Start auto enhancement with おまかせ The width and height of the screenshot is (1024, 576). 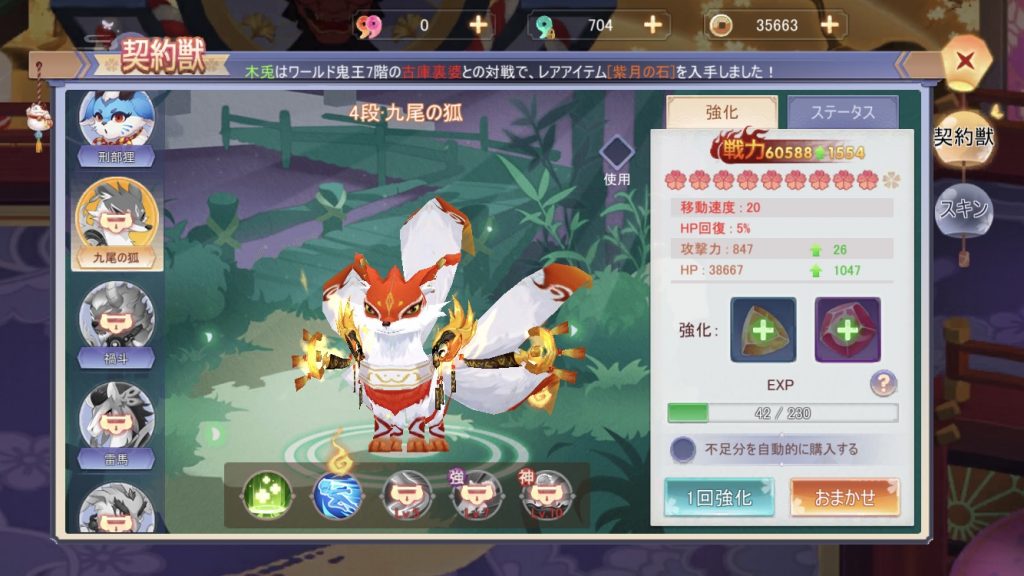point(845,497)
